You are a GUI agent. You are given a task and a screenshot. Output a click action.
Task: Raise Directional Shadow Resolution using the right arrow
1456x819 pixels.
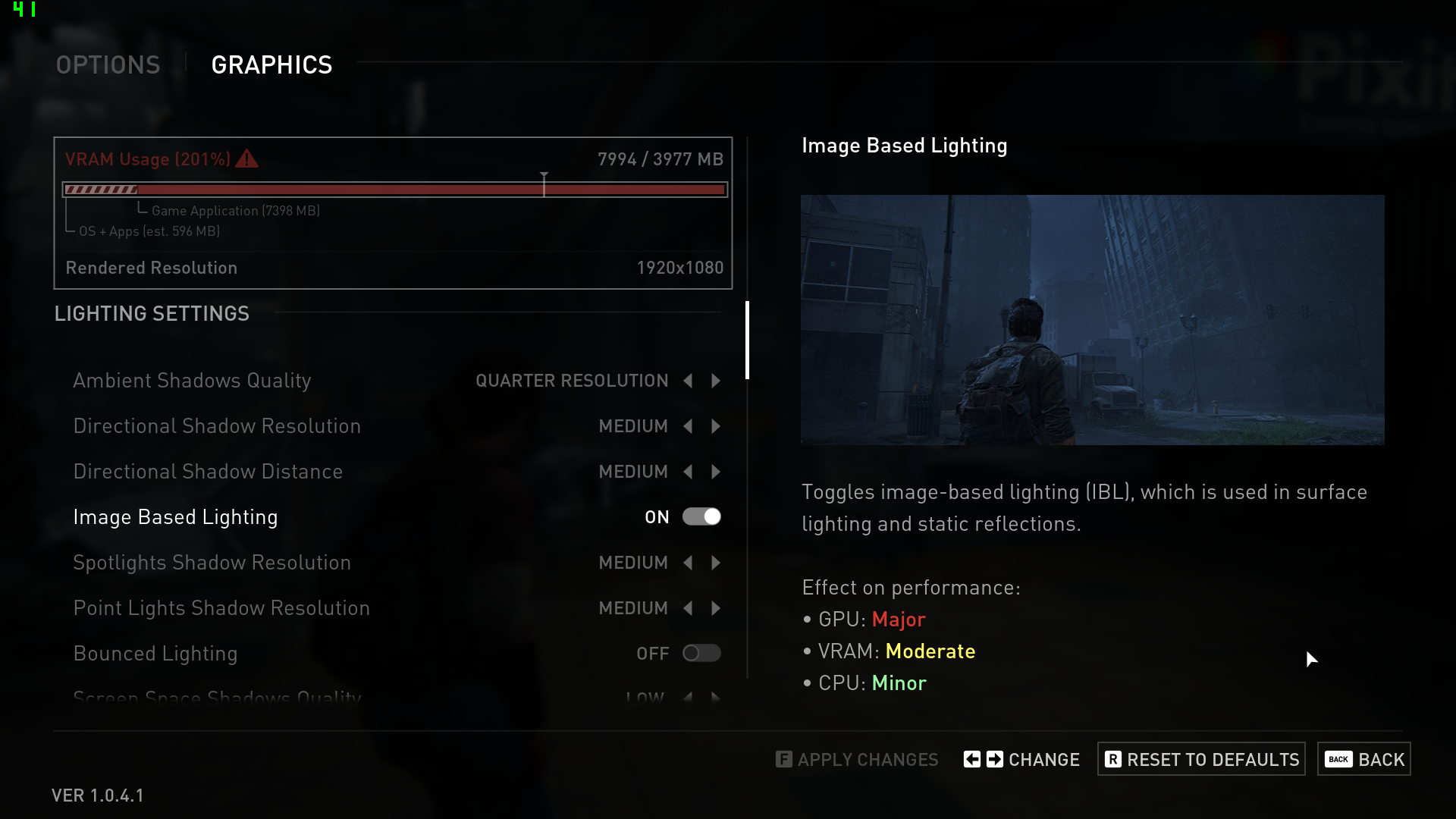716,426
